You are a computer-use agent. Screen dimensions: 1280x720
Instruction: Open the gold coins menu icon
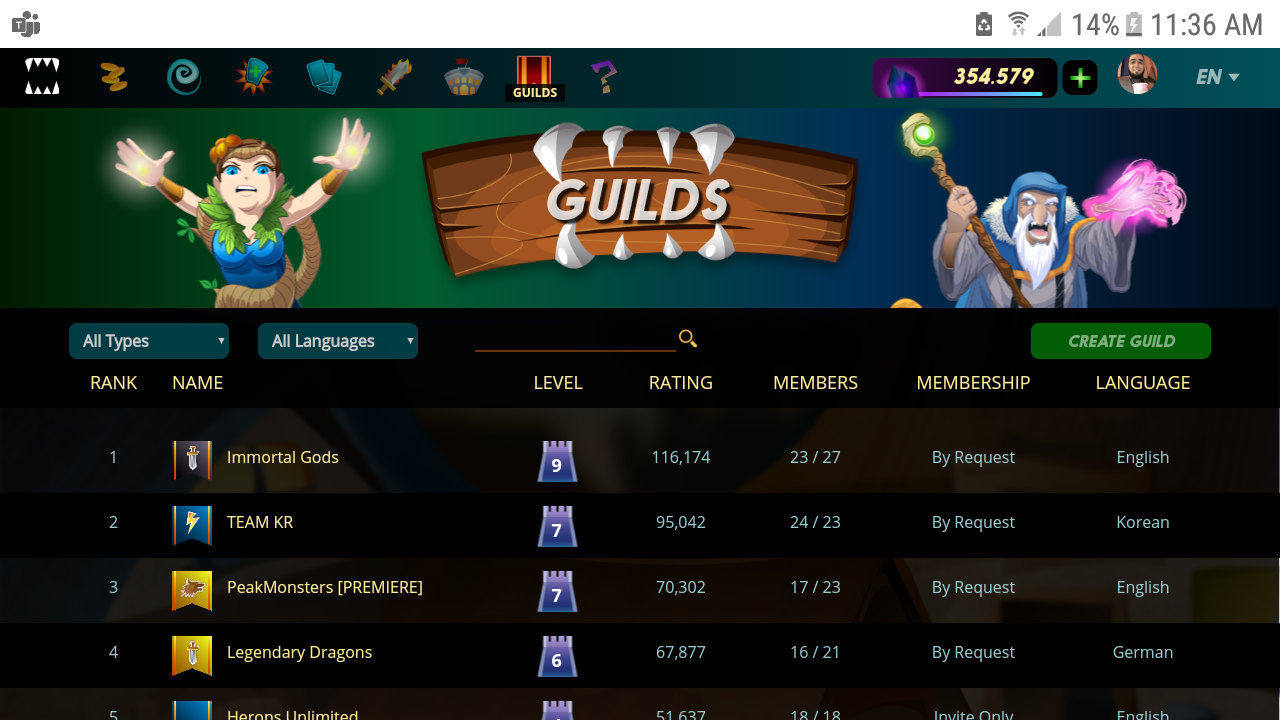pos(113,77)
